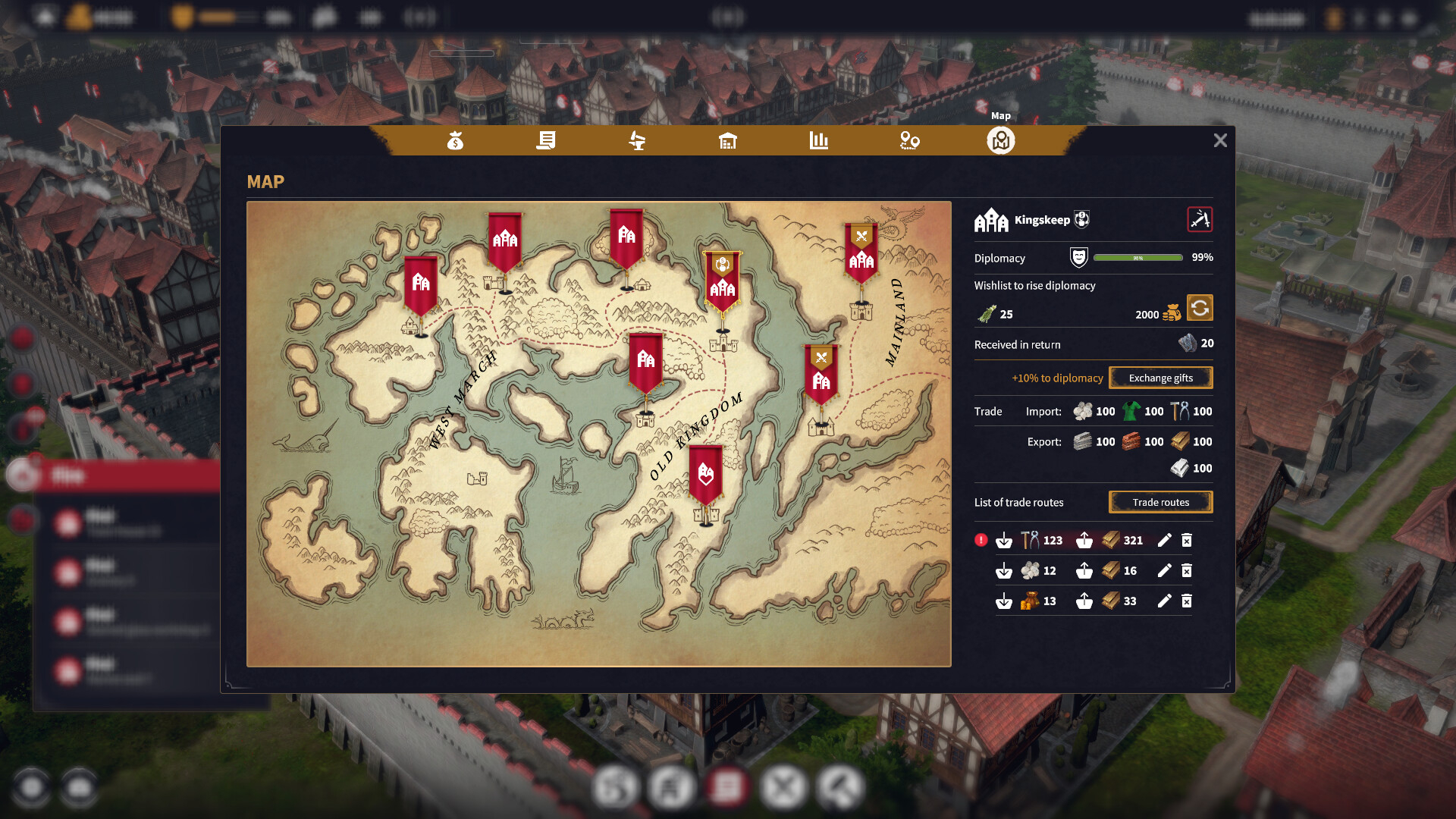Screen dimensions: 1456x819
Task: Edit the trade route exporting 33 planks
Action: [1165, 601]
